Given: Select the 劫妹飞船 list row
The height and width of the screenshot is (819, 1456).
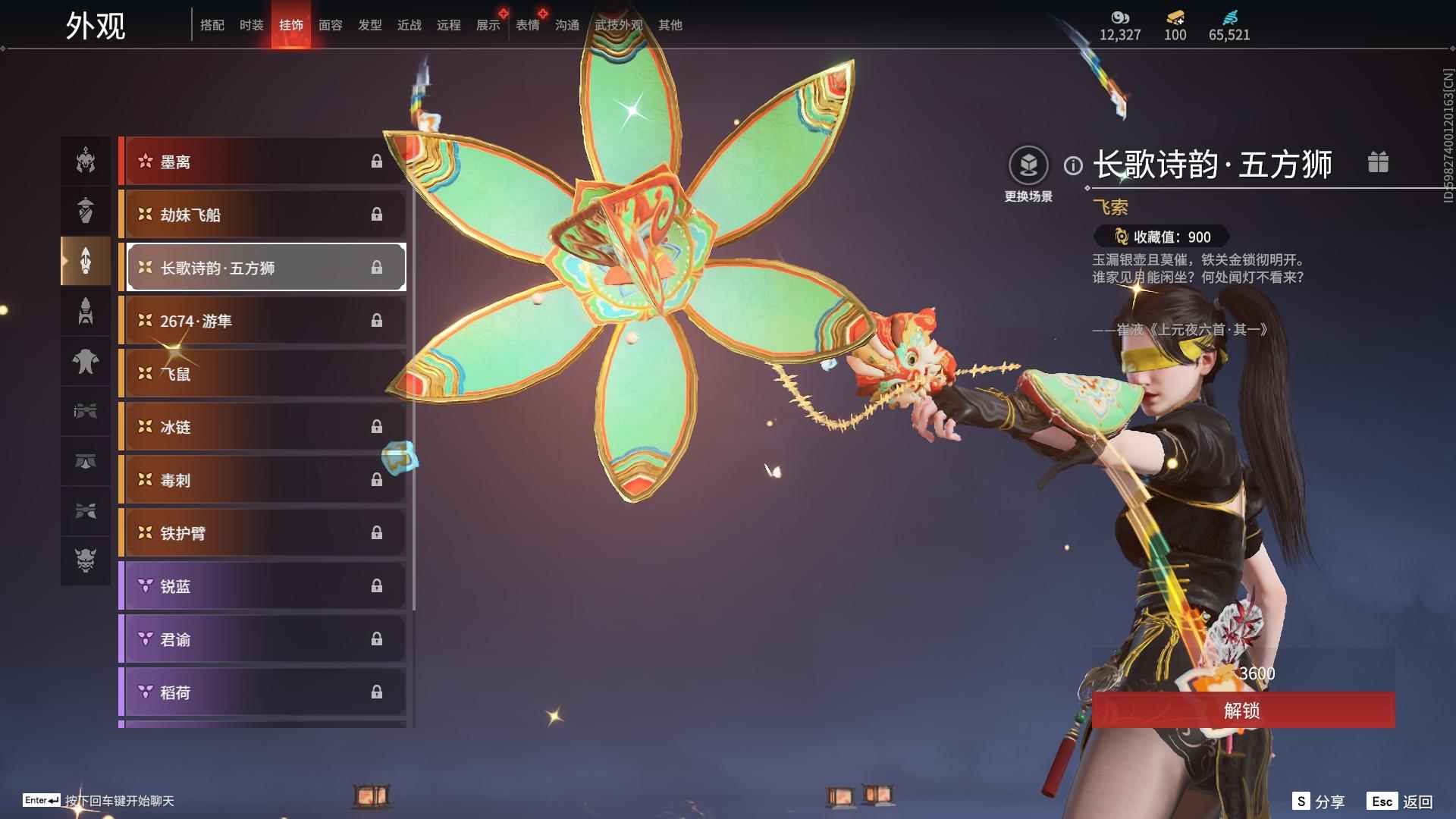Looking at the screenshot, I should [x=262, y=215].
